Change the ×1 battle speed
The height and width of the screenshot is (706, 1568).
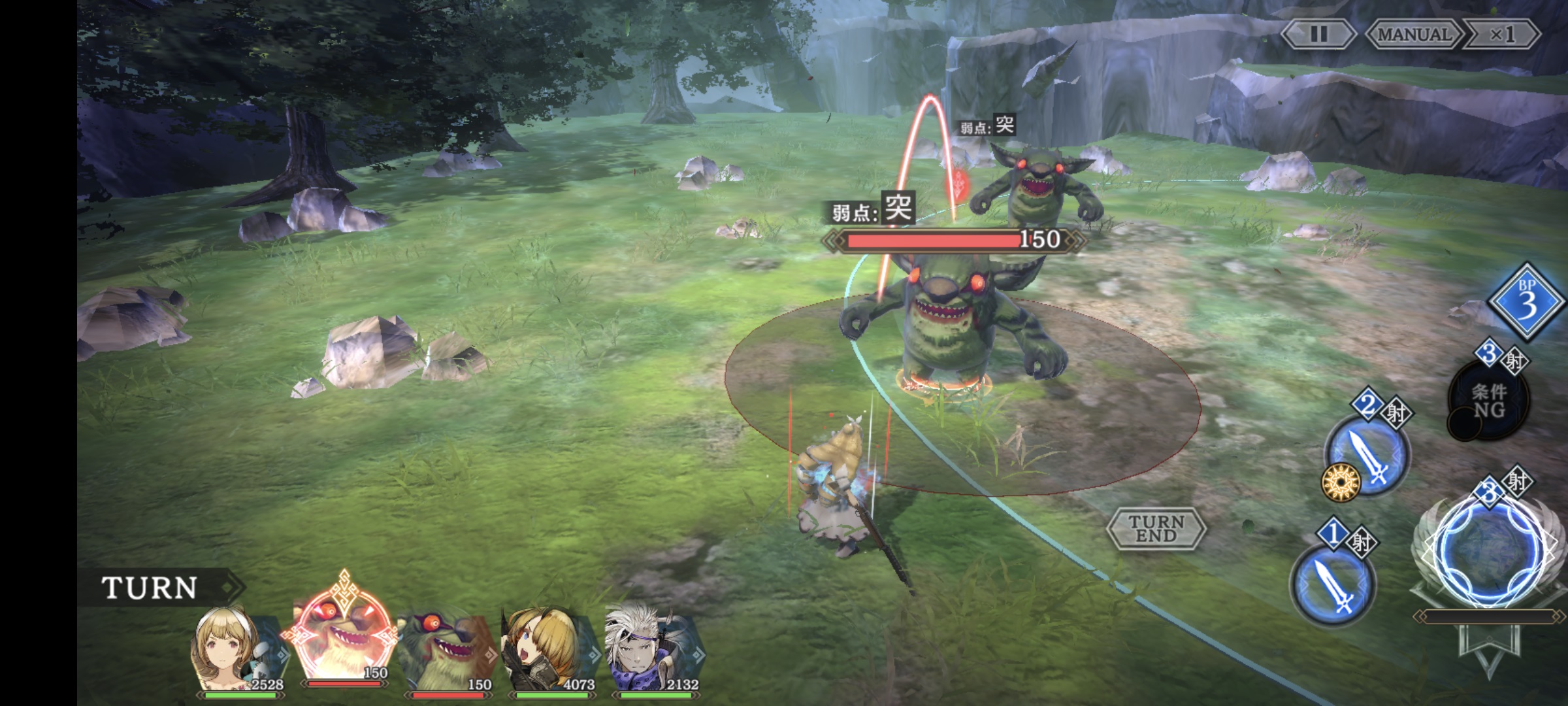pos(1502,34)
